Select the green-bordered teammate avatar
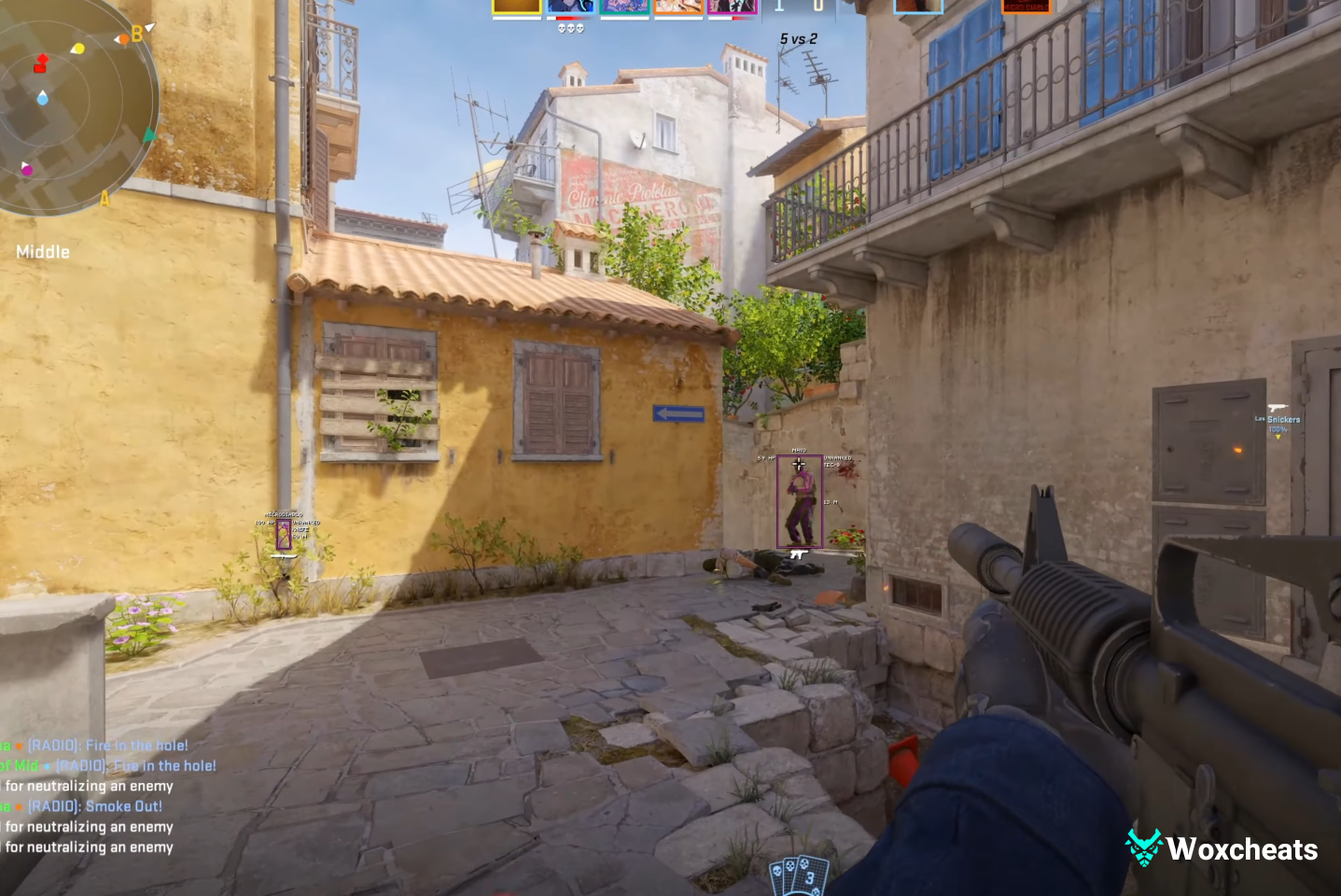 tap(624, 7)
